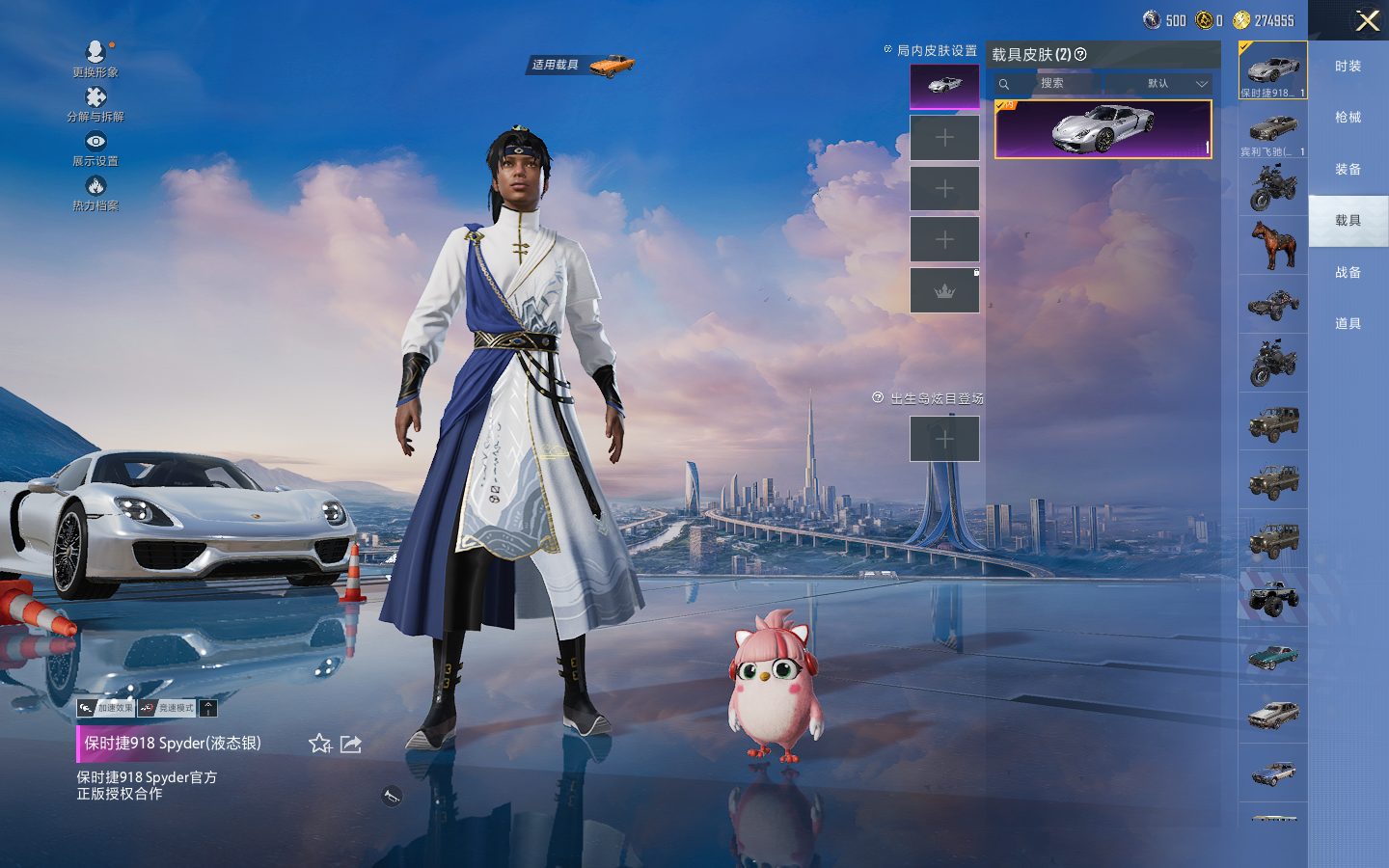Favorite the skin with the star icon
This screenshot has width=1389, height=868.
(320, 744)
